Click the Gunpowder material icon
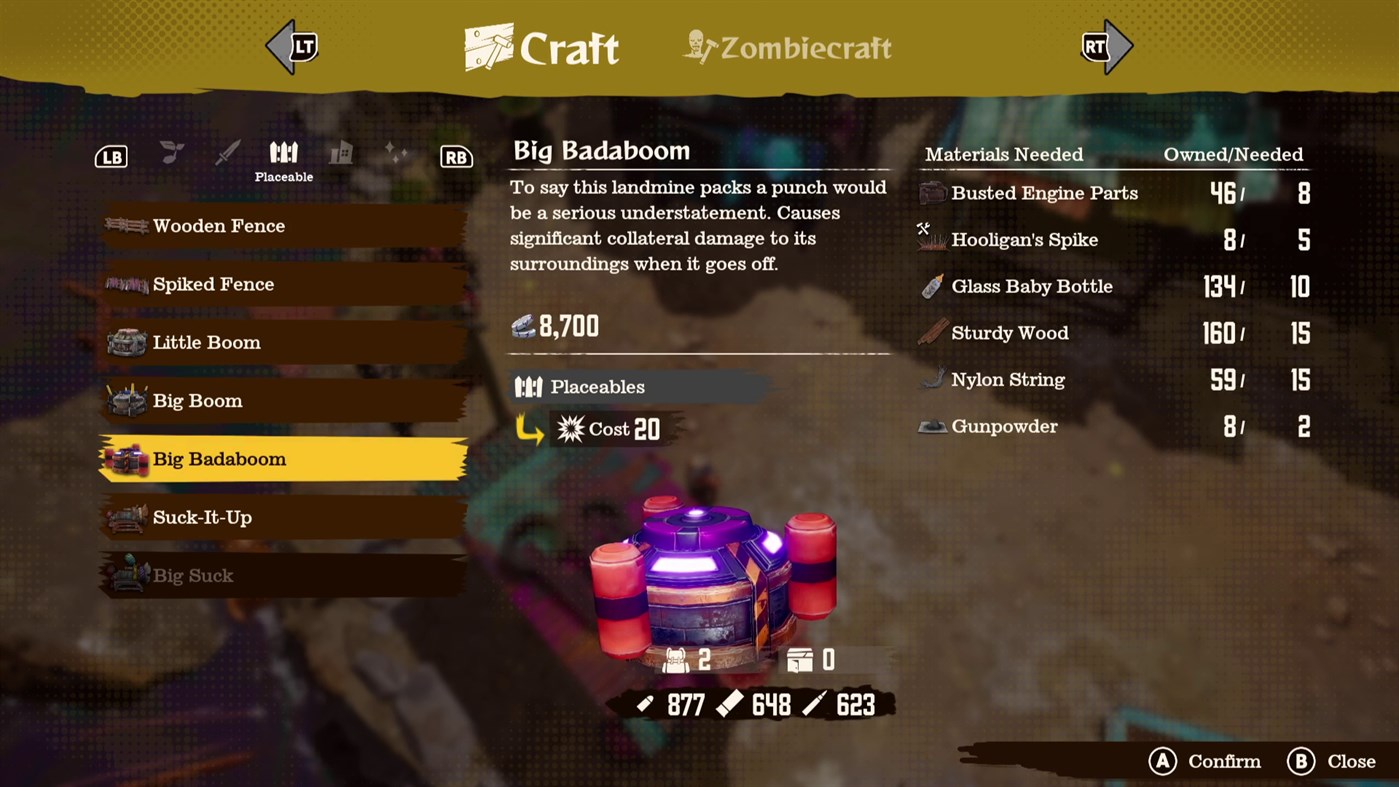This screenshot has height=787, width=1399. (931, 424)
